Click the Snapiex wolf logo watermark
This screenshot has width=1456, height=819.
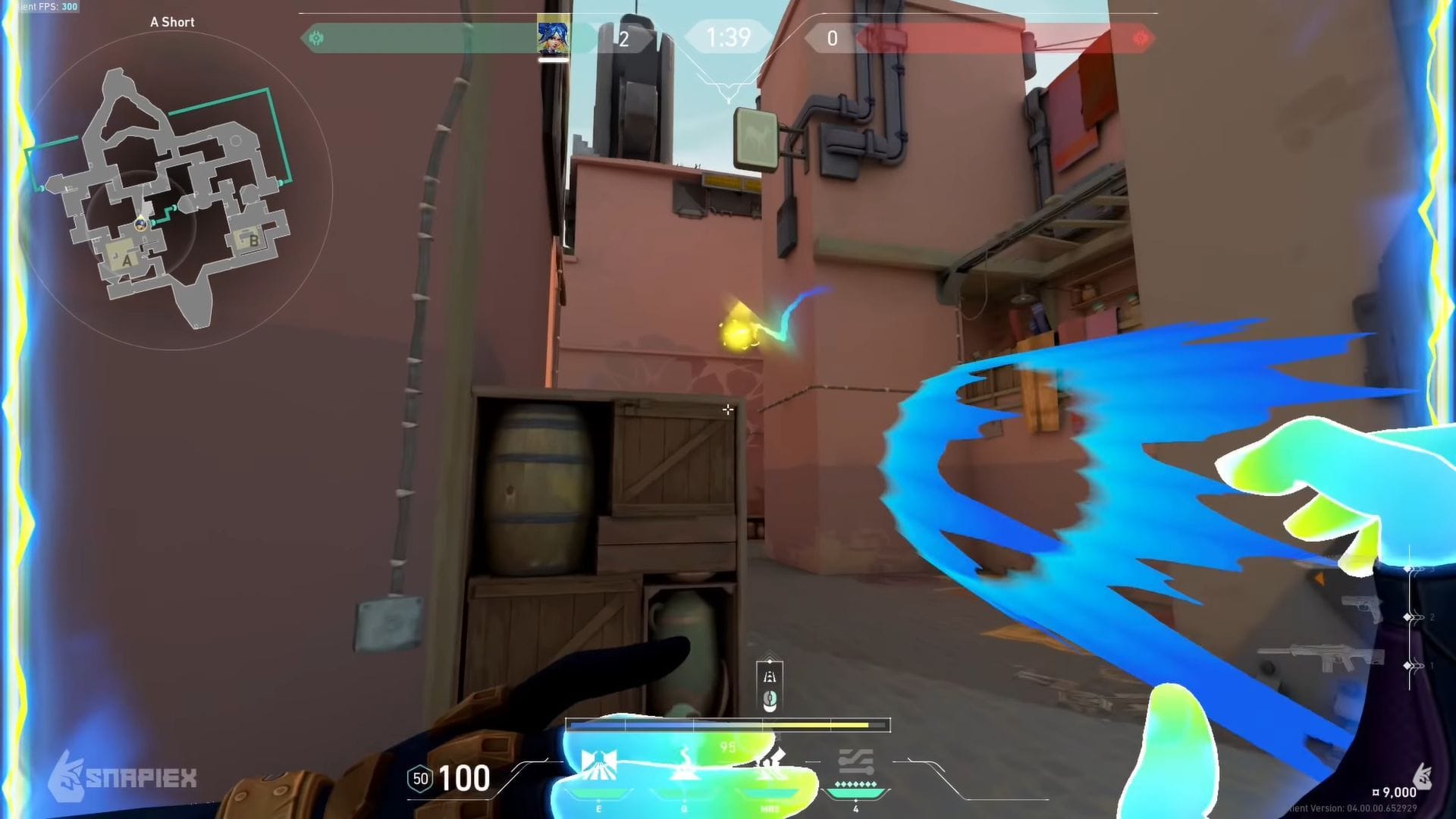pyautogui.click(x=67, y=776)
